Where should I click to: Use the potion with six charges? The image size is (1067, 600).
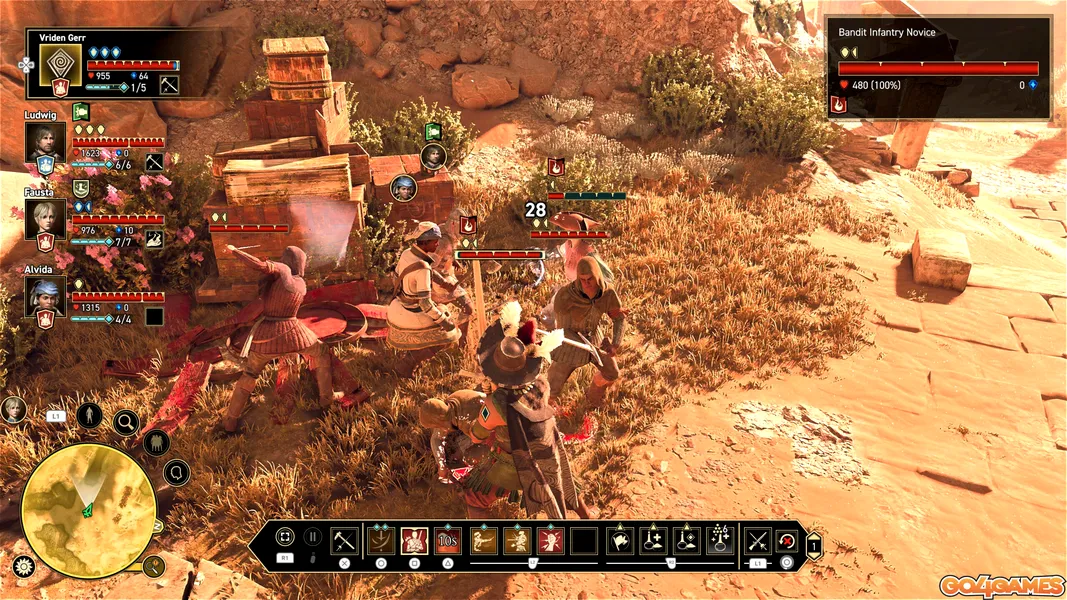click(x=721, y=541)
